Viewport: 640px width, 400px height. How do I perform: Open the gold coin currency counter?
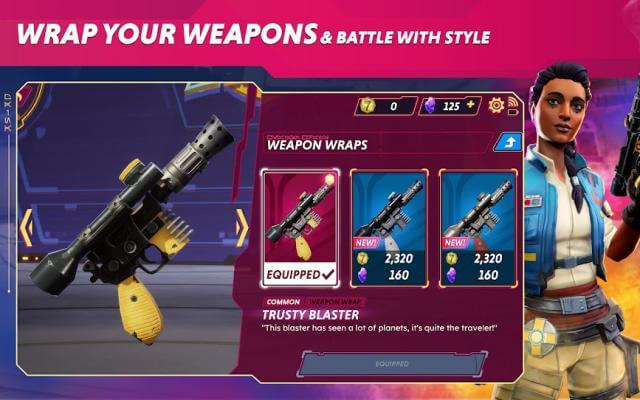tap(385, 105)
